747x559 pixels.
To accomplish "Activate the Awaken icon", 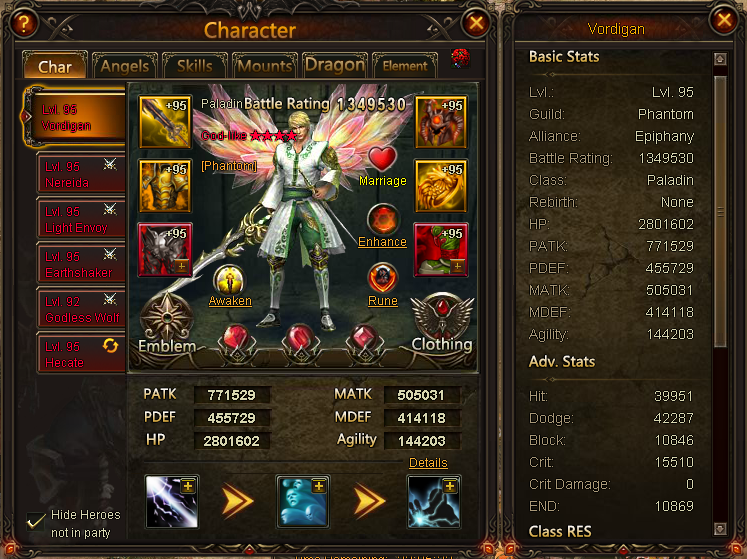I will (x=230, y=280).
